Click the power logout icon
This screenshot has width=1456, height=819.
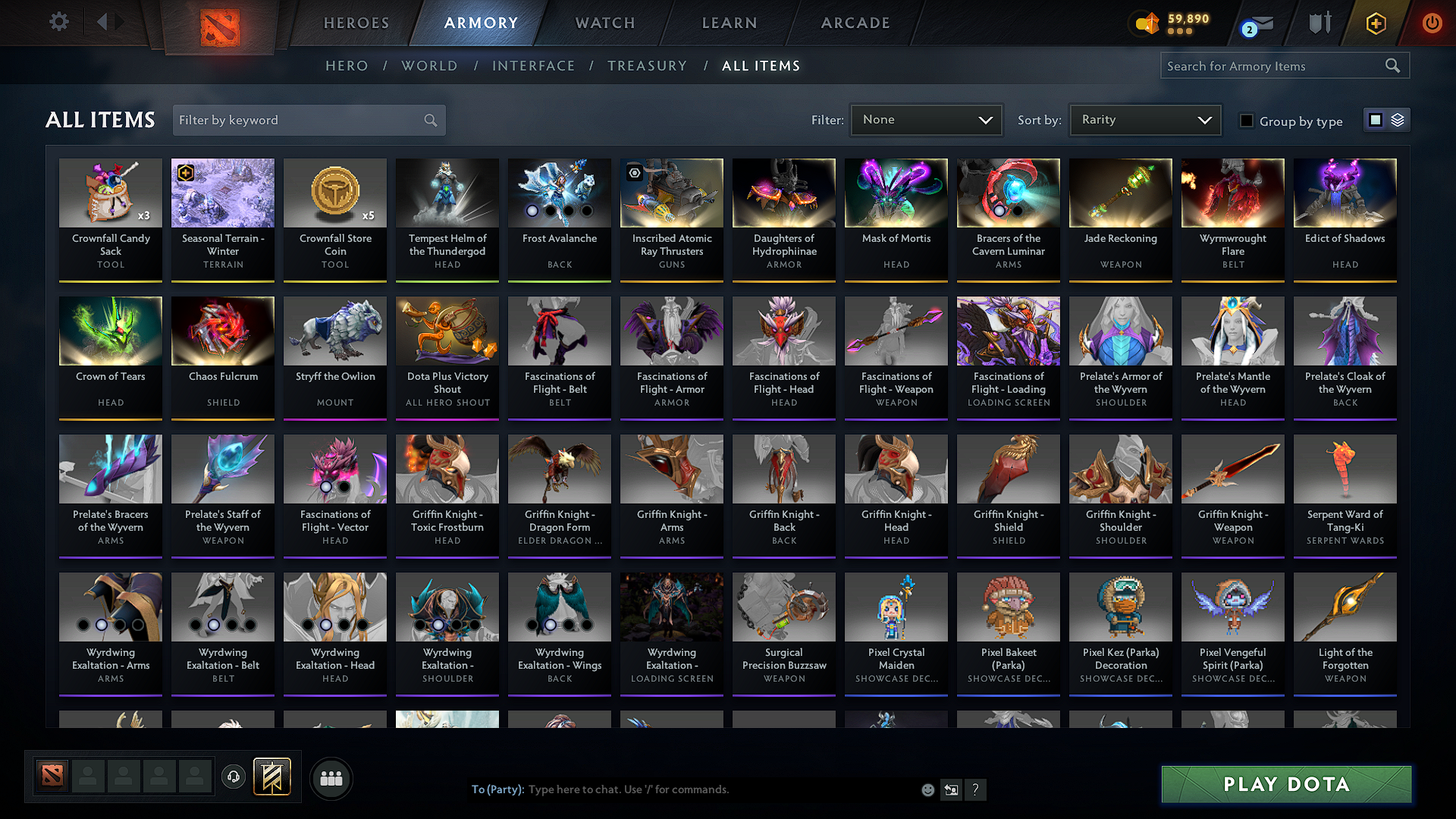click(x=1432, y=23)
